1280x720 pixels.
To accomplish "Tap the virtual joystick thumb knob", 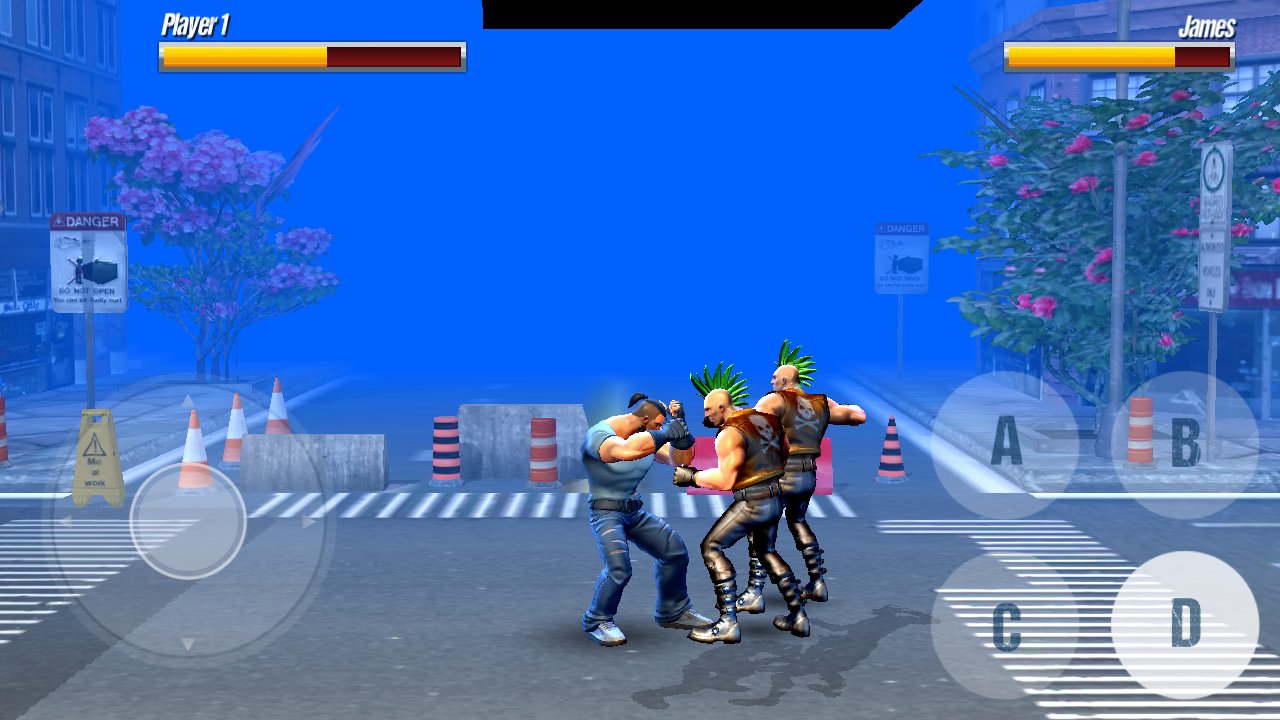I will tap(188, 520).
